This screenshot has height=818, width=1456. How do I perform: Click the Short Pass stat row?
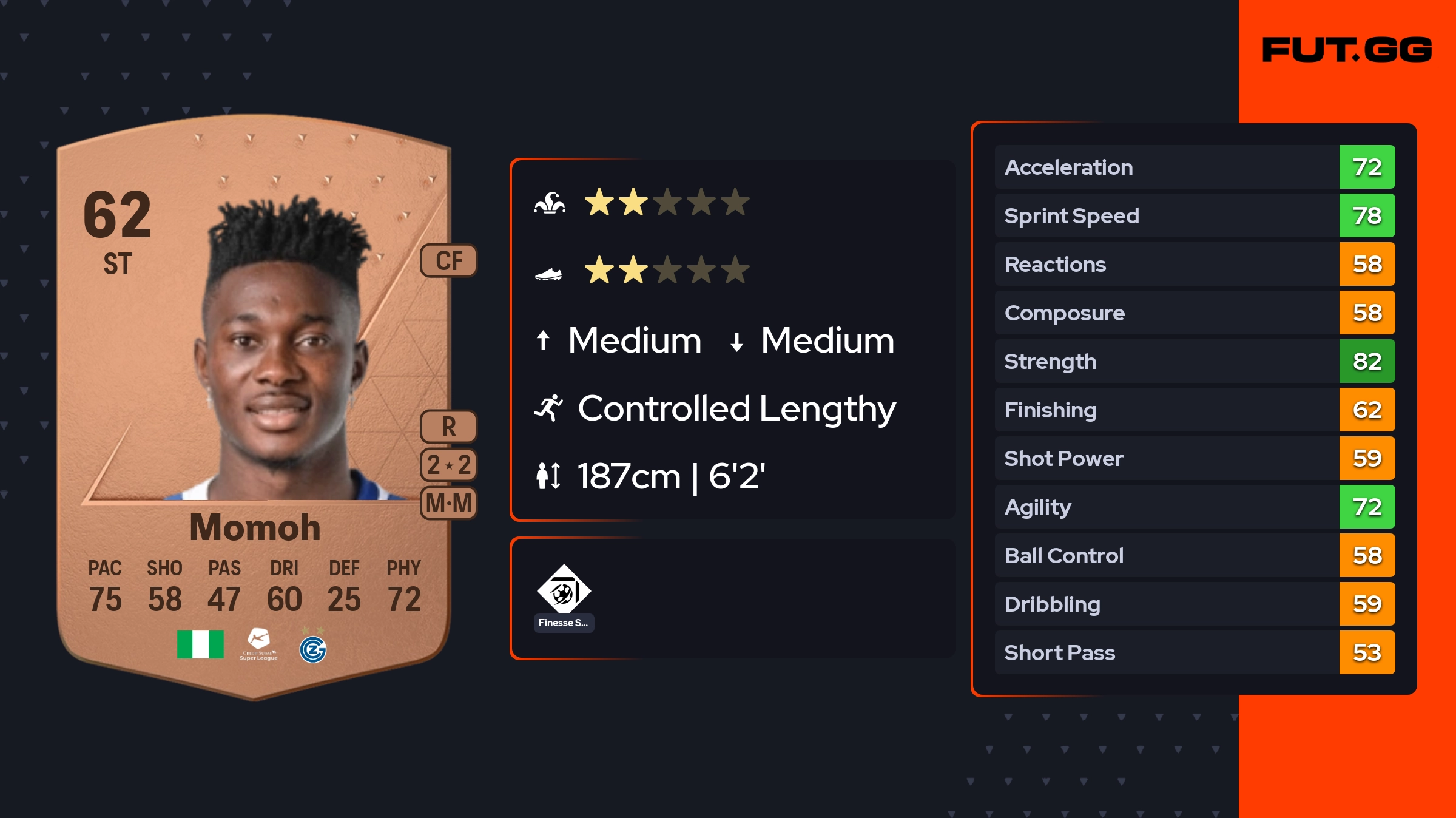point(1194,652)
